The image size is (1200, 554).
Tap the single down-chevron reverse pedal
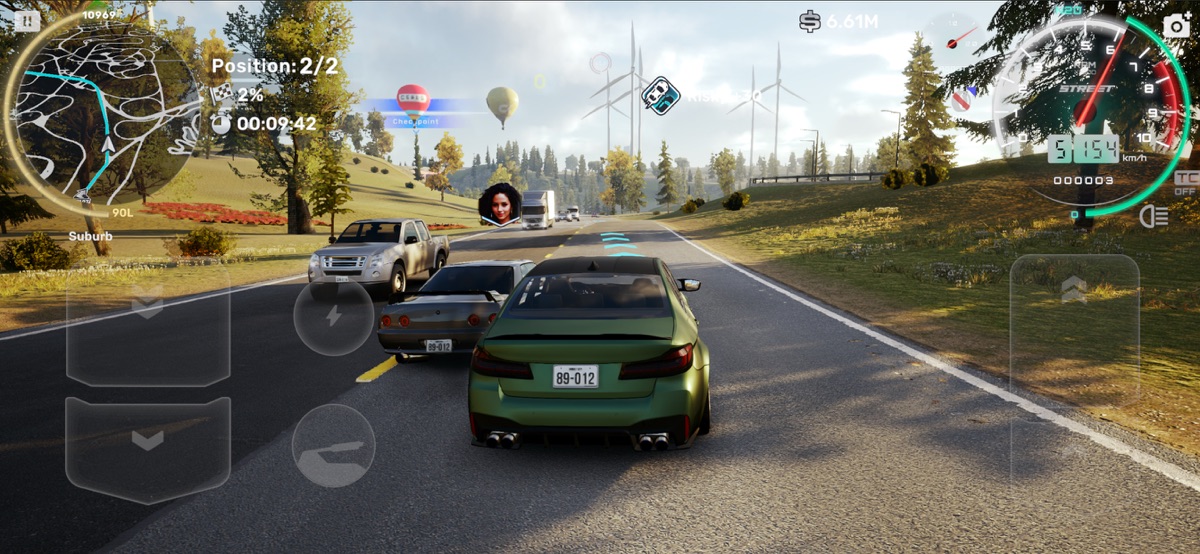point(148,448)
